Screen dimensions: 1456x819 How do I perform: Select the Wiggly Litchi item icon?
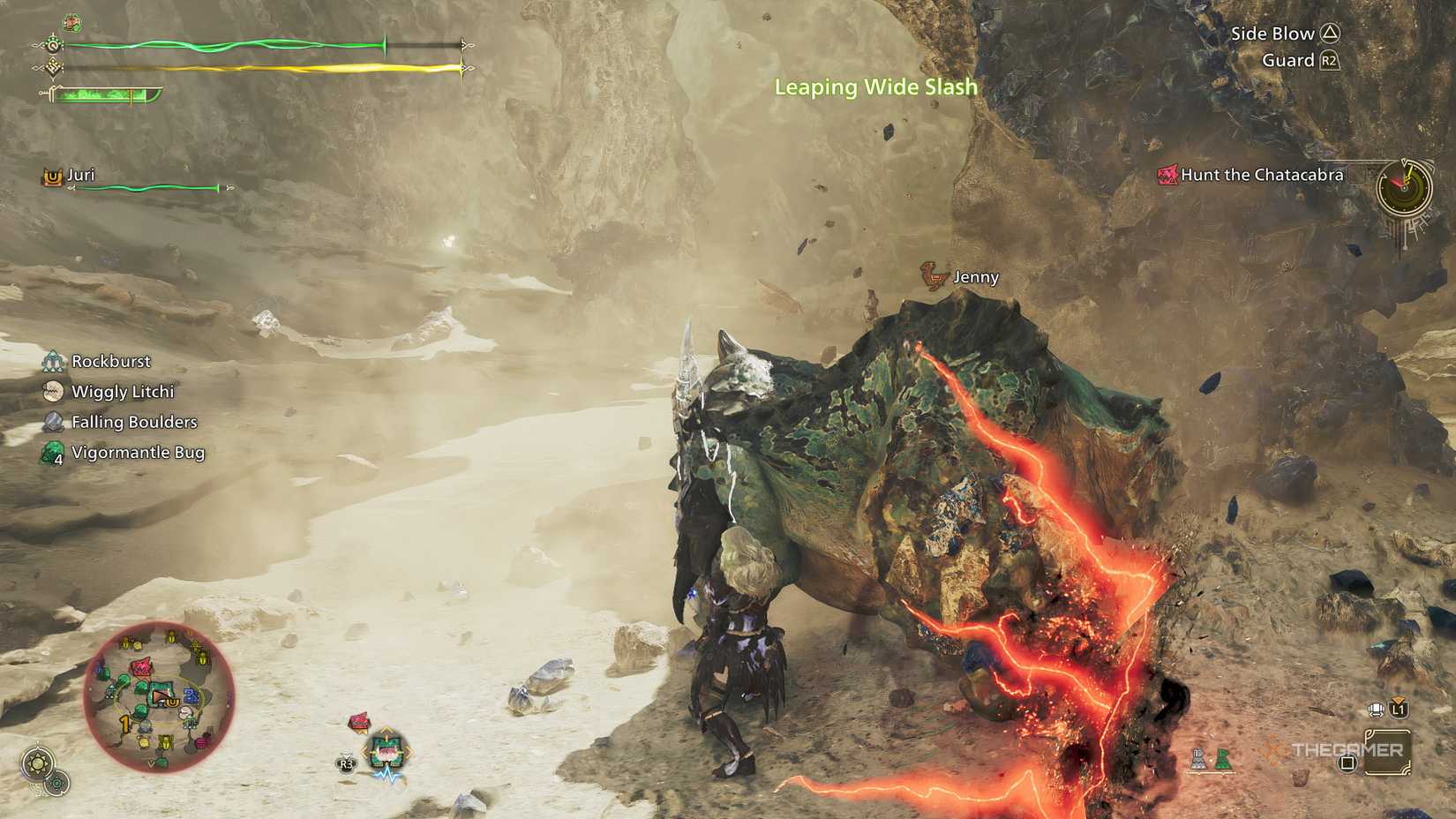coord(55,391)
